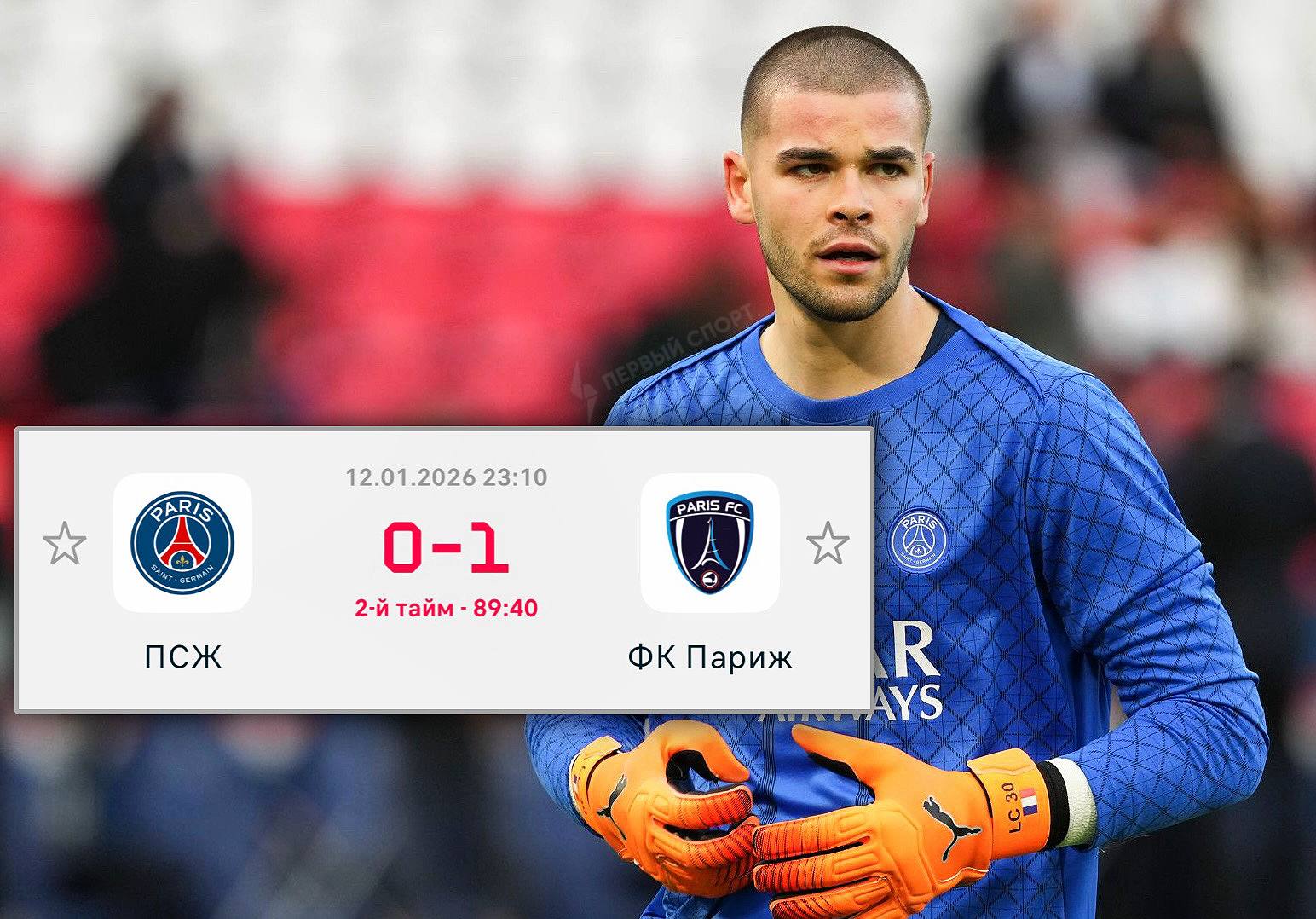Favorite ПСЖ with the star beside its logo

coord(65,544)
